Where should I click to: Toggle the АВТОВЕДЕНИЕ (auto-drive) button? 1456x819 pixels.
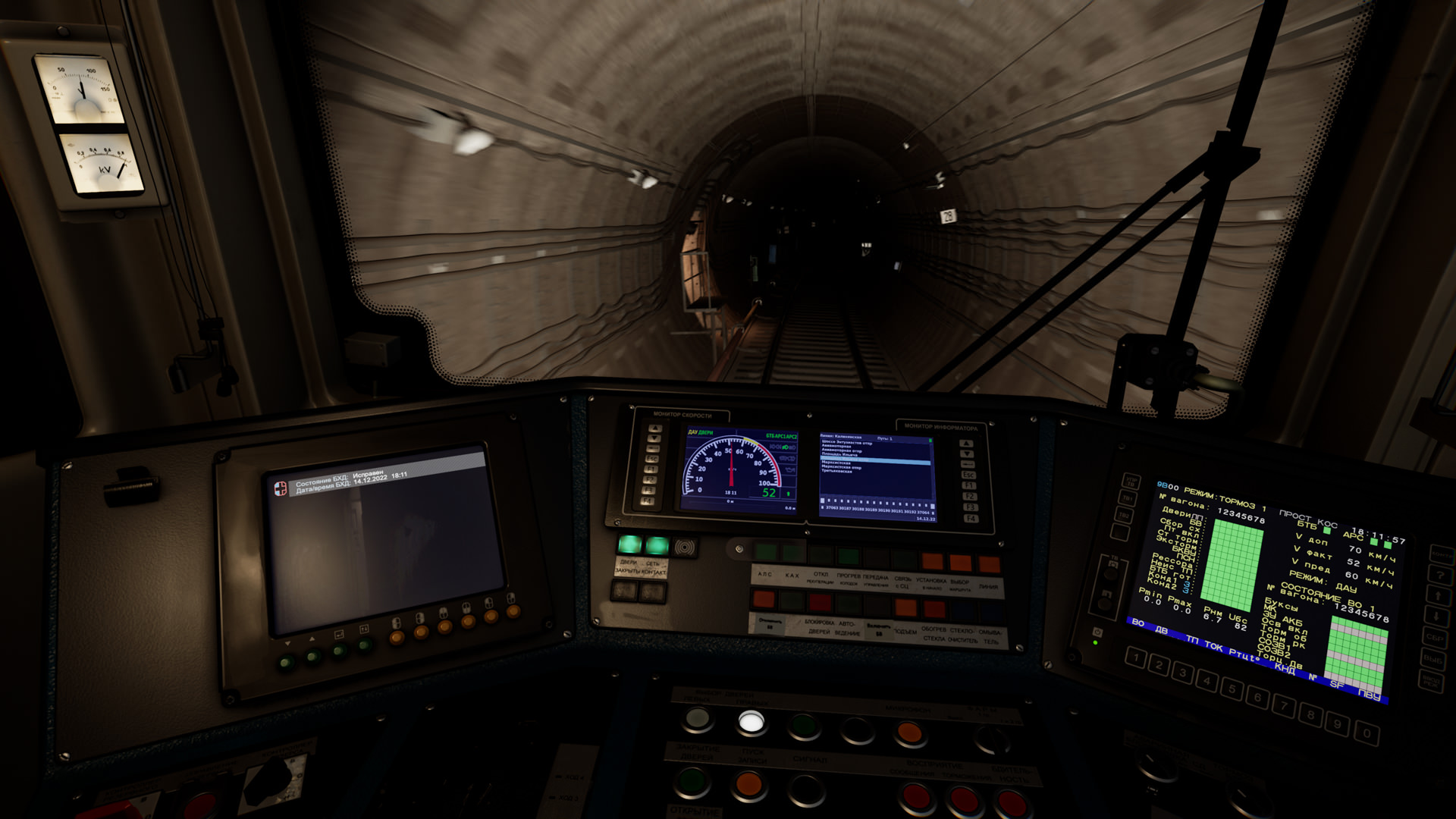coord(848,604)
